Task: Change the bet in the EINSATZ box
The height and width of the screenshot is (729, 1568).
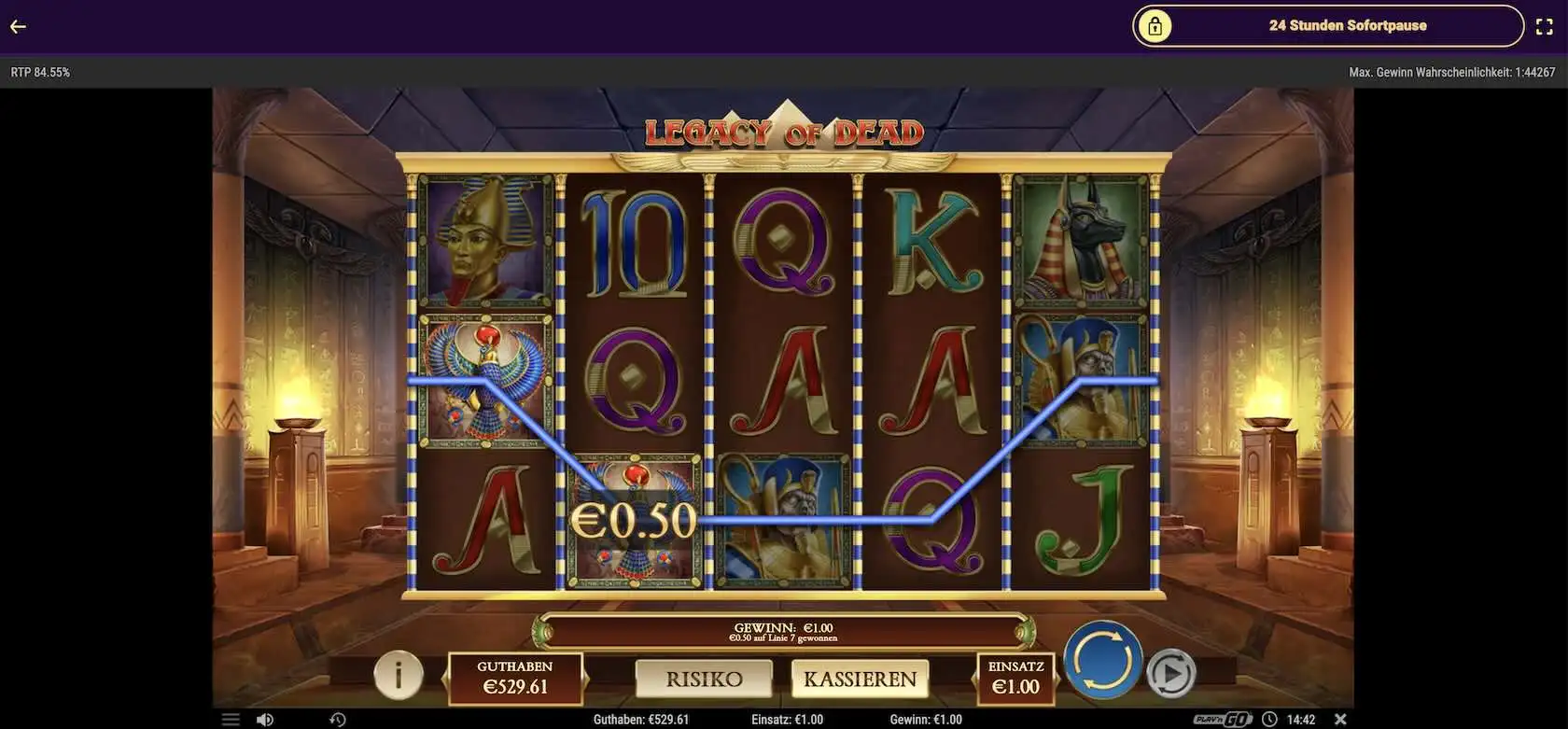Action: [x=1015, y=678]
